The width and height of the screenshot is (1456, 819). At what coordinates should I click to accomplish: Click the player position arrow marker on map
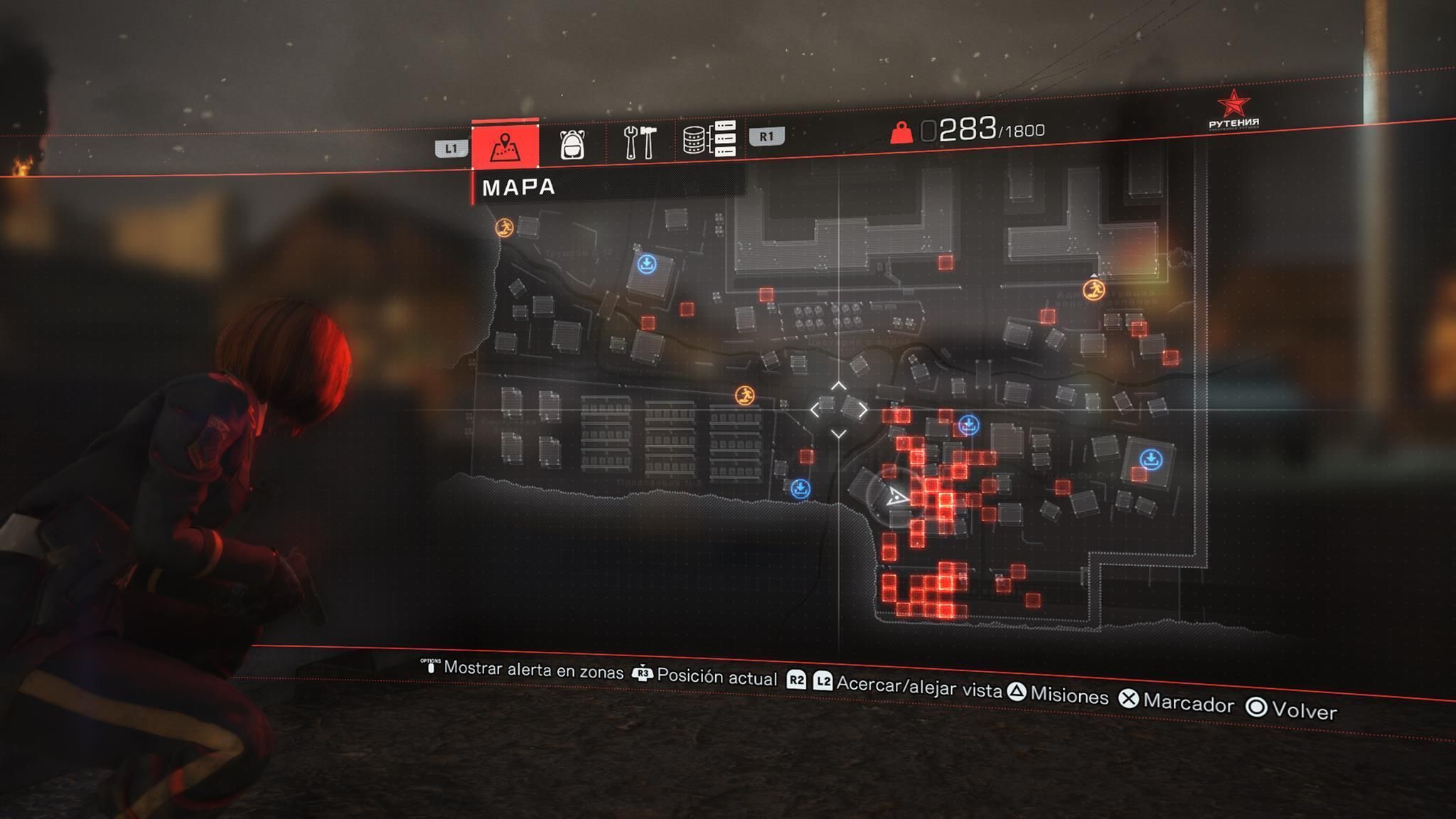pyautogui.click(x=897, y=496)
